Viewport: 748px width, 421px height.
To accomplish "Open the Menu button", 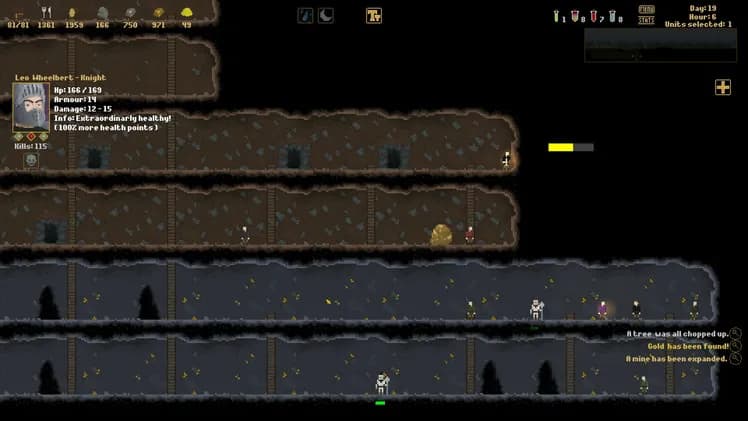I will click(x=647, y=9).
